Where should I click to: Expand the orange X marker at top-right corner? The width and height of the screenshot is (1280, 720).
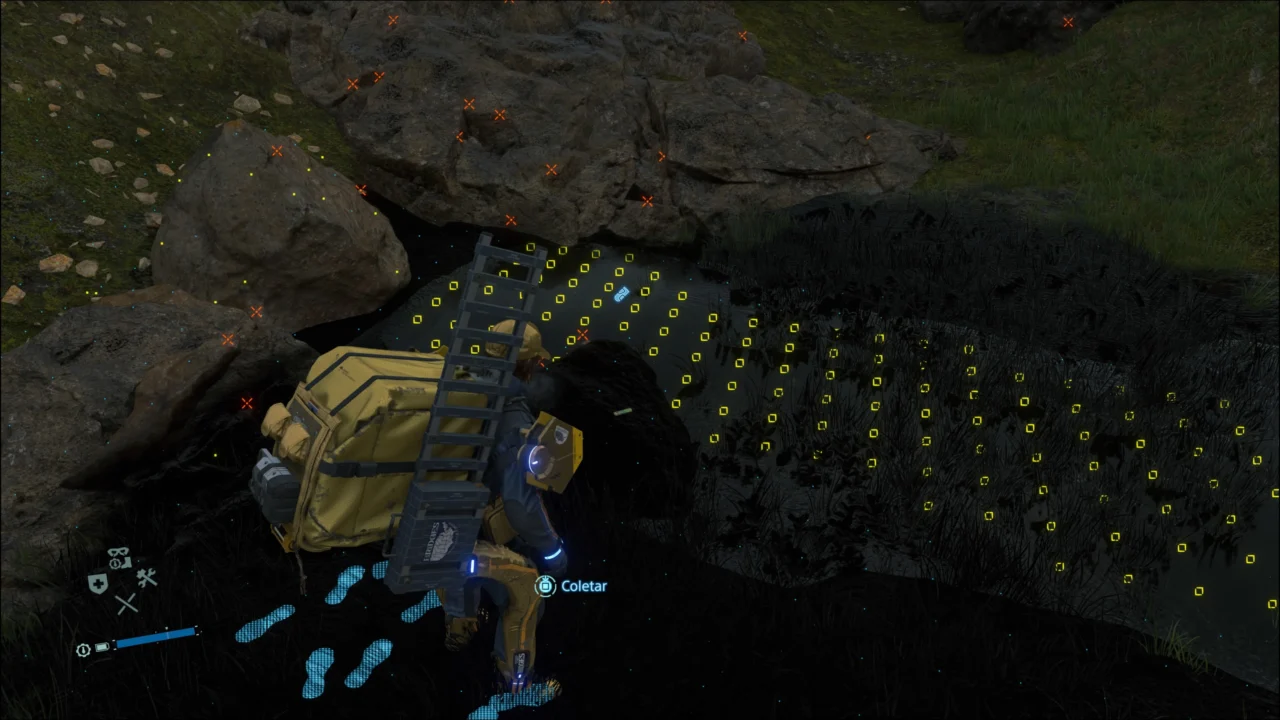point(1068,22)
